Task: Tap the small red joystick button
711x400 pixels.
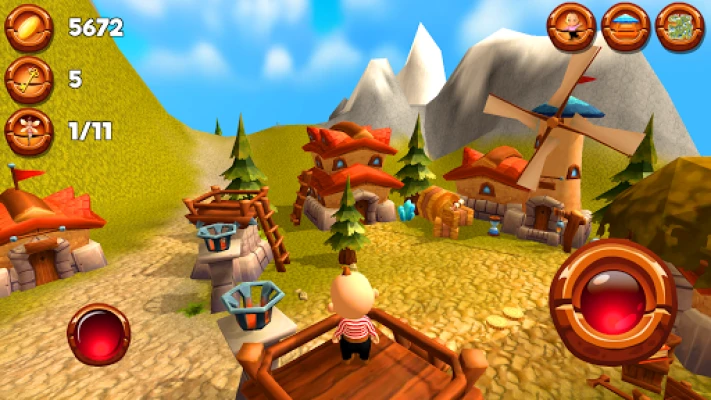Action: tap(98, 334)
